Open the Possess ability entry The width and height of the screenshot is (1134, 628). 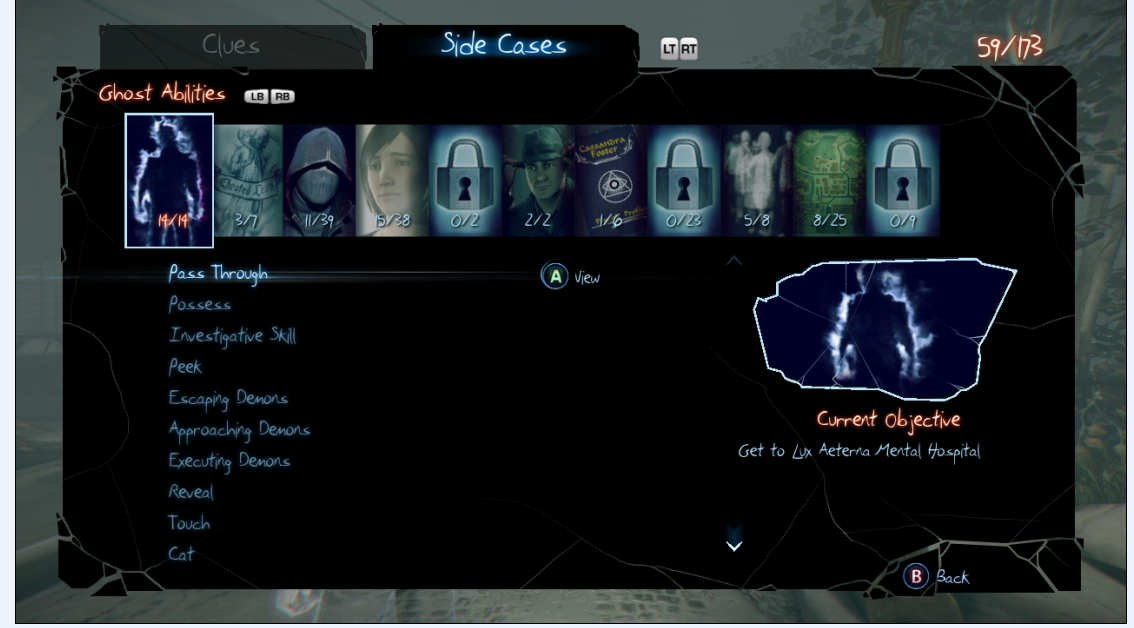click(x=200, y=305)
